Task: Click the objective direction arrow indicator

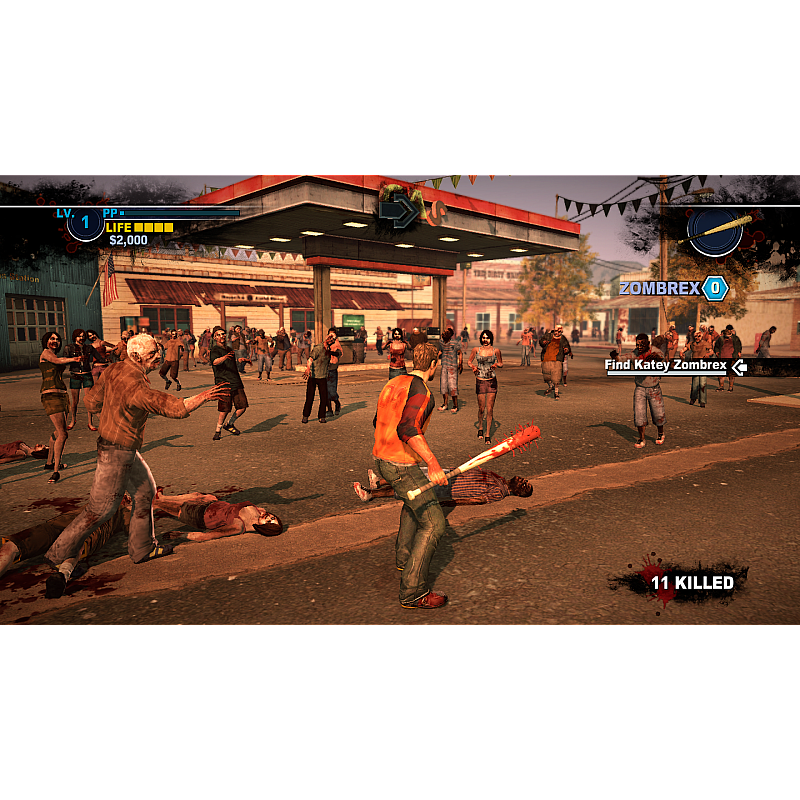Action: [x=397, y=212]
